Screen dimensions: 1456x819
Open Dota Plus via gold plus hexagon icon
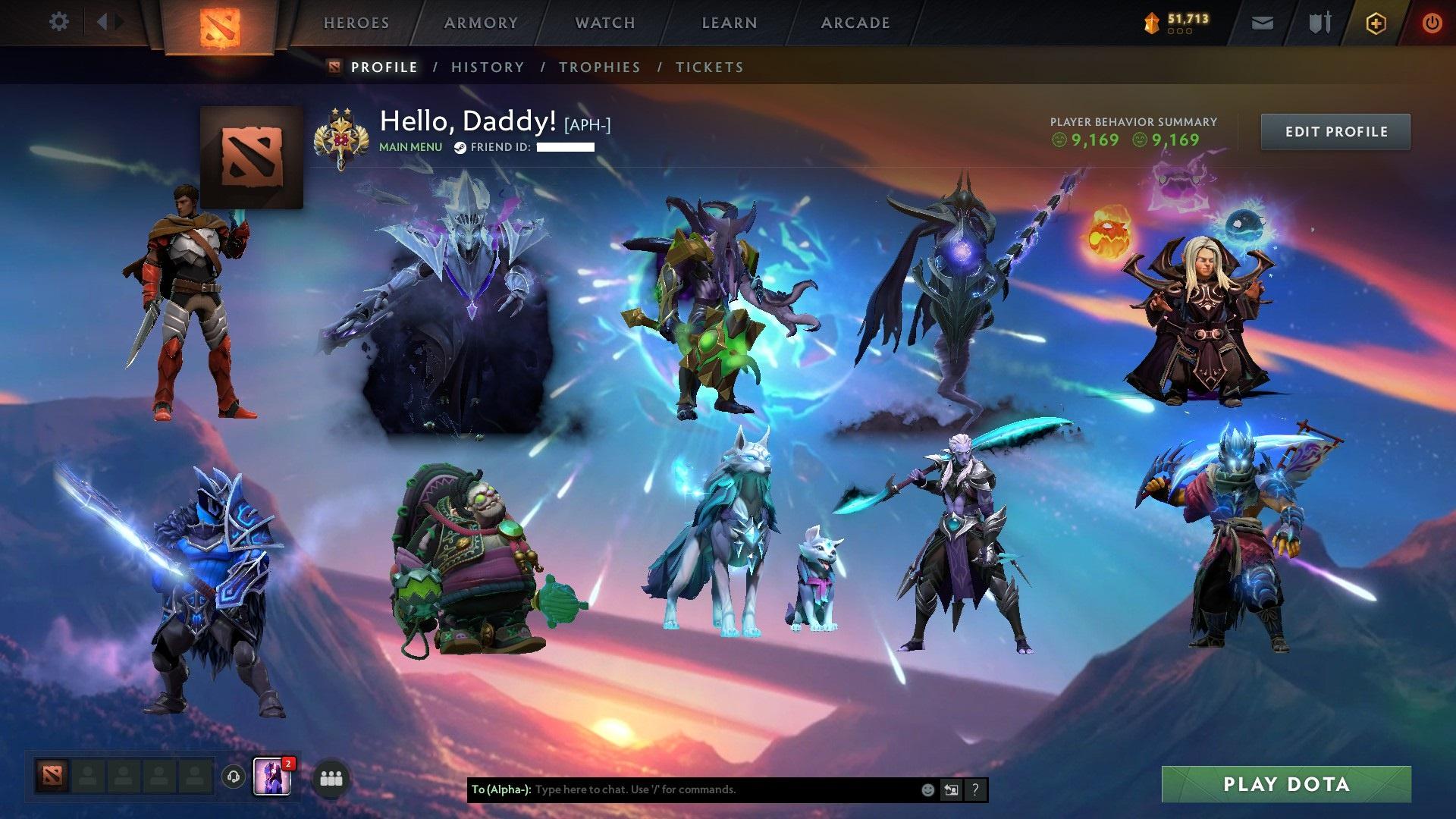[1375, 22]
